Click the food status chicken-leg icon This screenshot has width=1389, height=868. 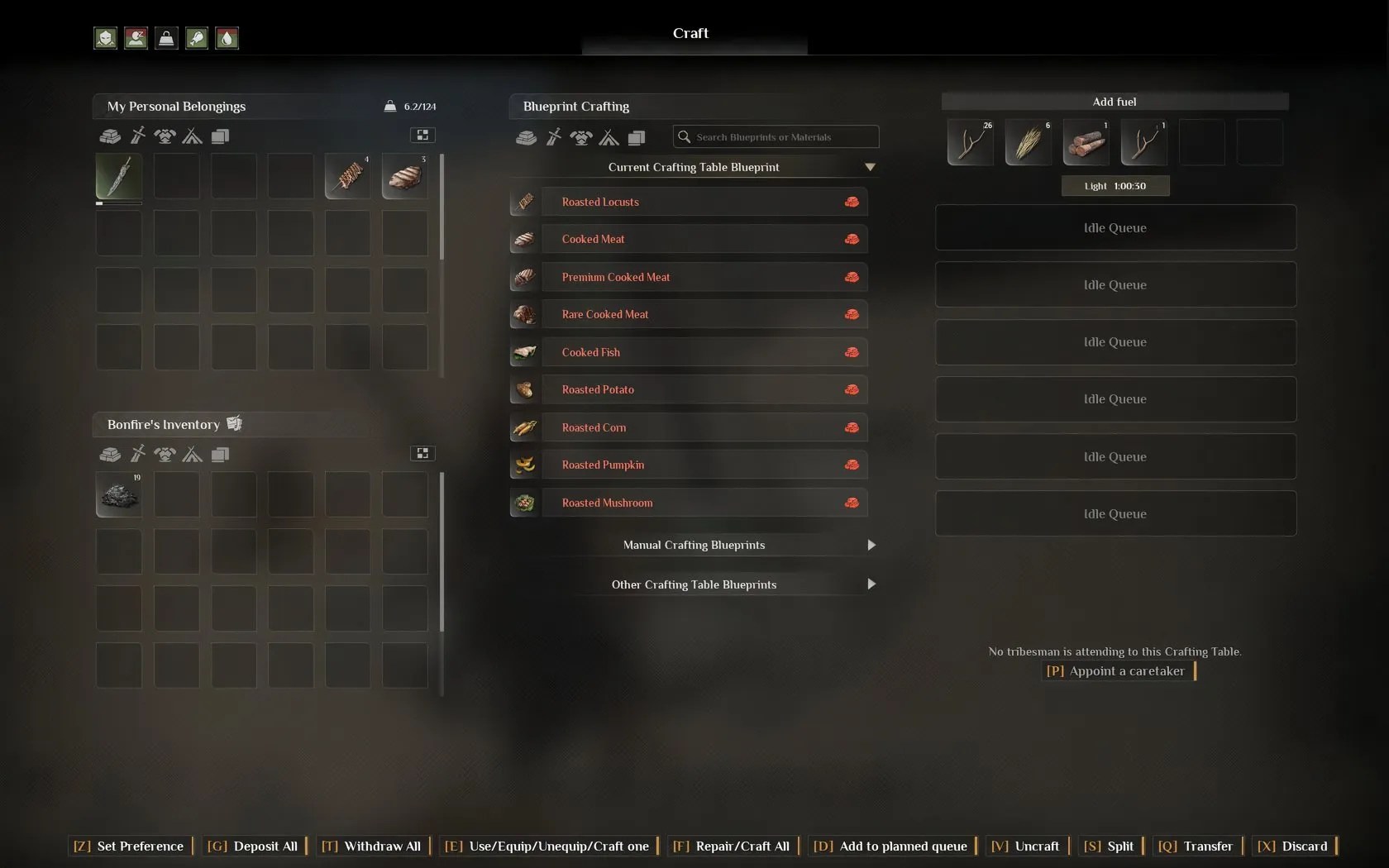click(197, 38)
